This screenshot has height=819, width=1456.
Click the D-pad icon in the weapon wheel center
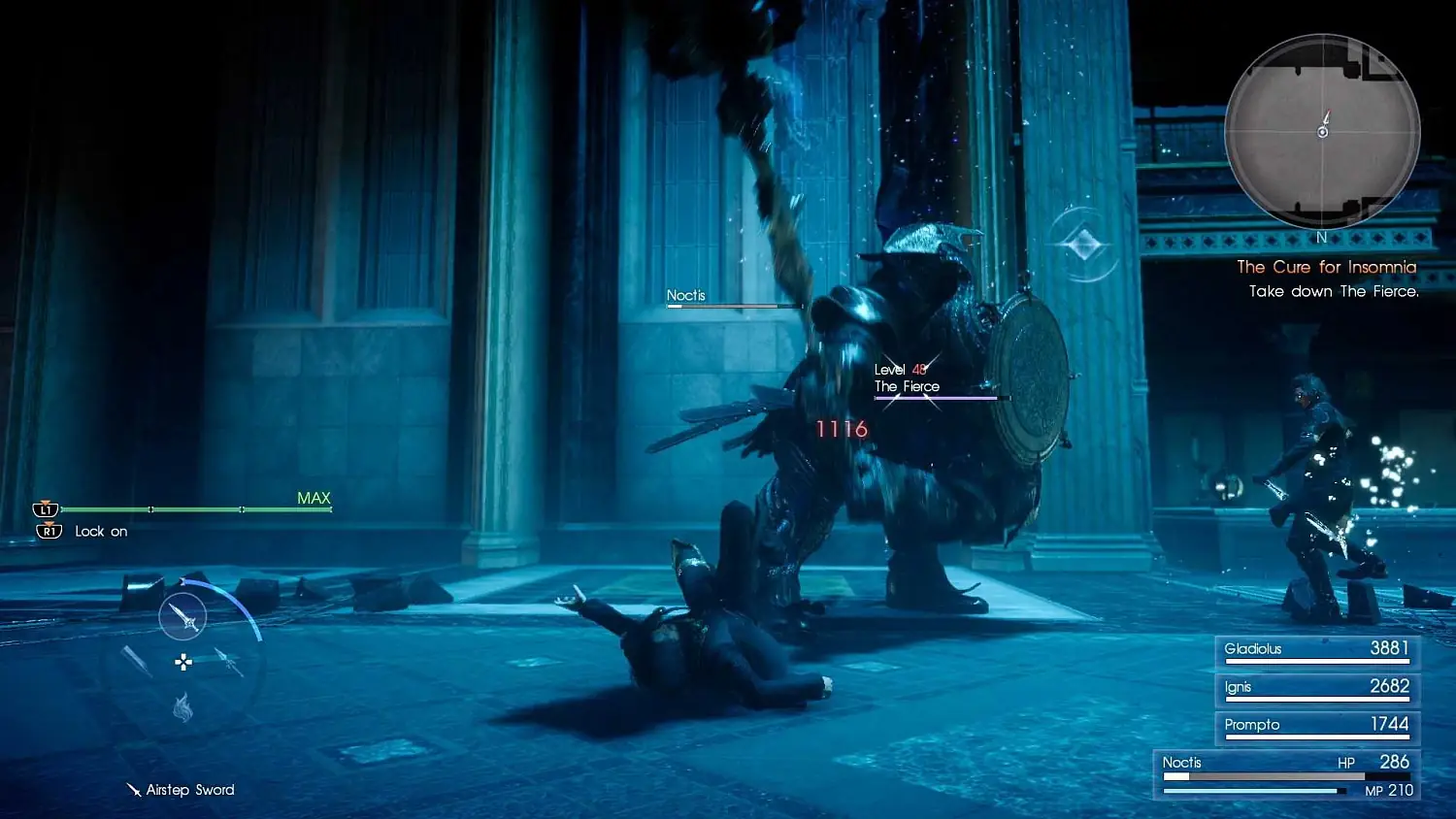[x=182, y=662]
